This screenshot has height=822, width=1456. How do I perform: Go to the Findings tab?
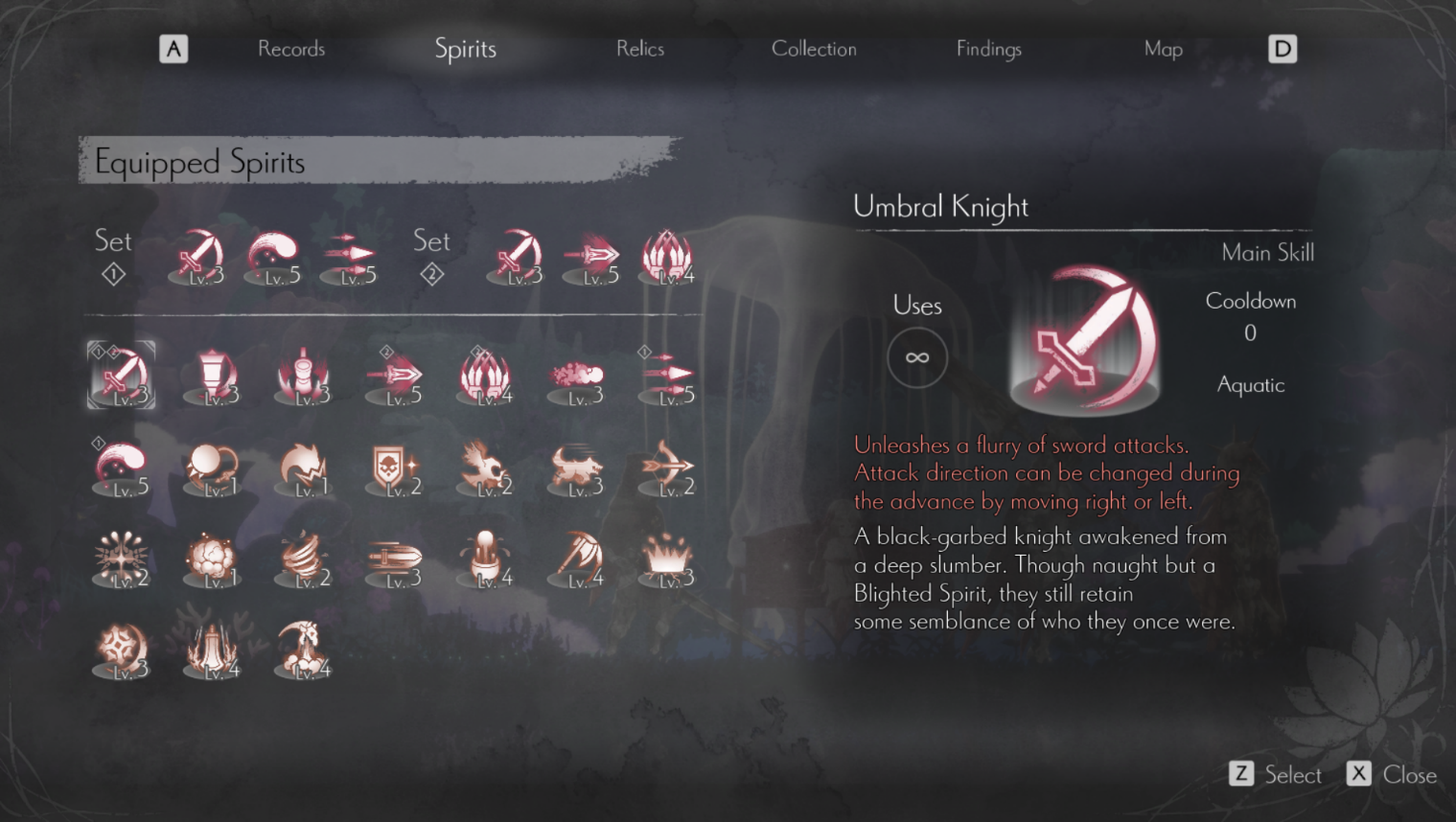988,49
